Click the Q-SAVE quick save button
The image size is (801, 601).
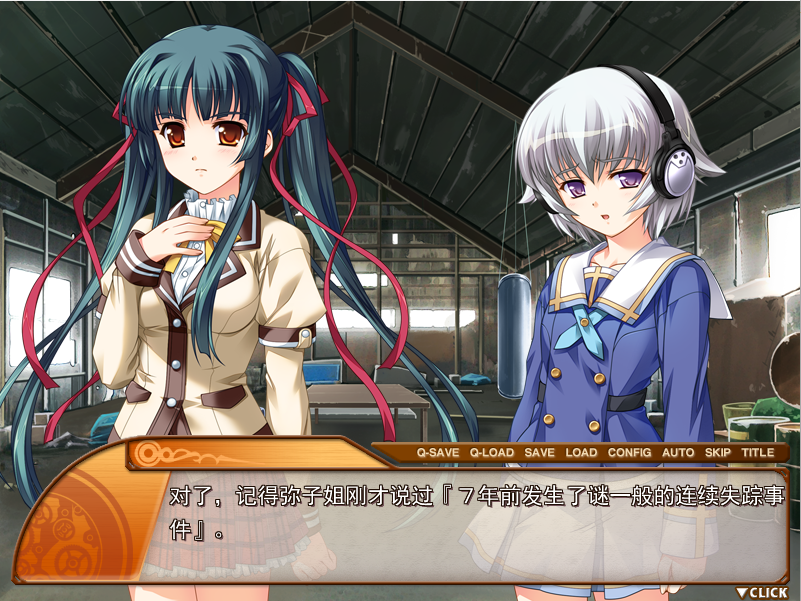(x=437, y=453)
